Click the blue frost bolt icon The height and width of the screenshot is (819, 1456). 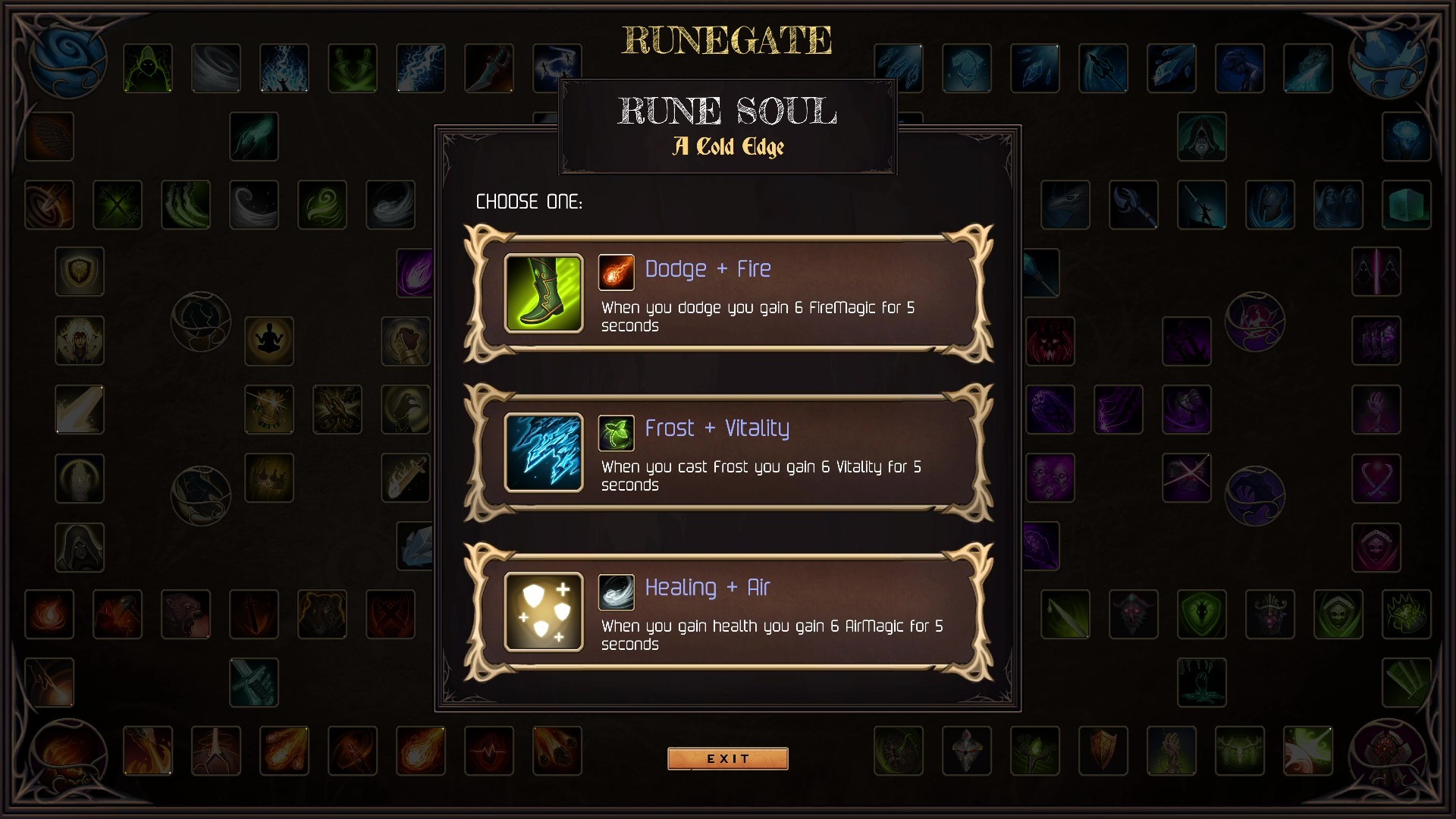coord(543,453)
